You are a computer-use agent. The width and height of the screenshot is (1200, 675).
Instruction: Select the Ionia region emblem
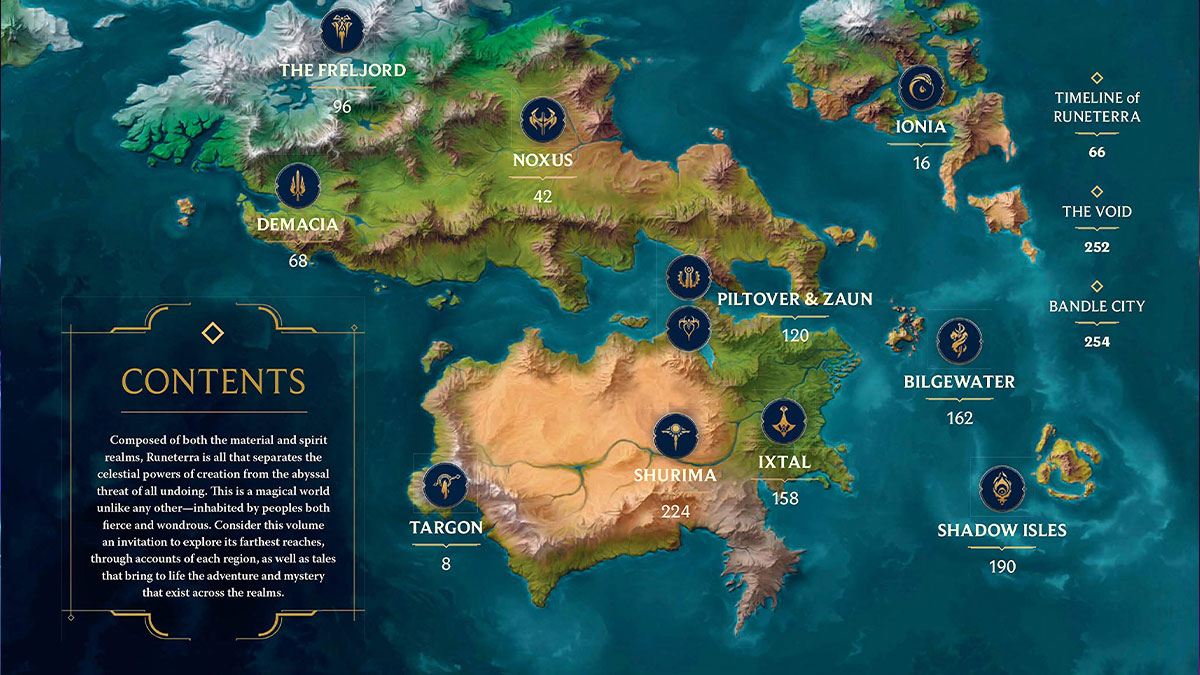point(921,88)
